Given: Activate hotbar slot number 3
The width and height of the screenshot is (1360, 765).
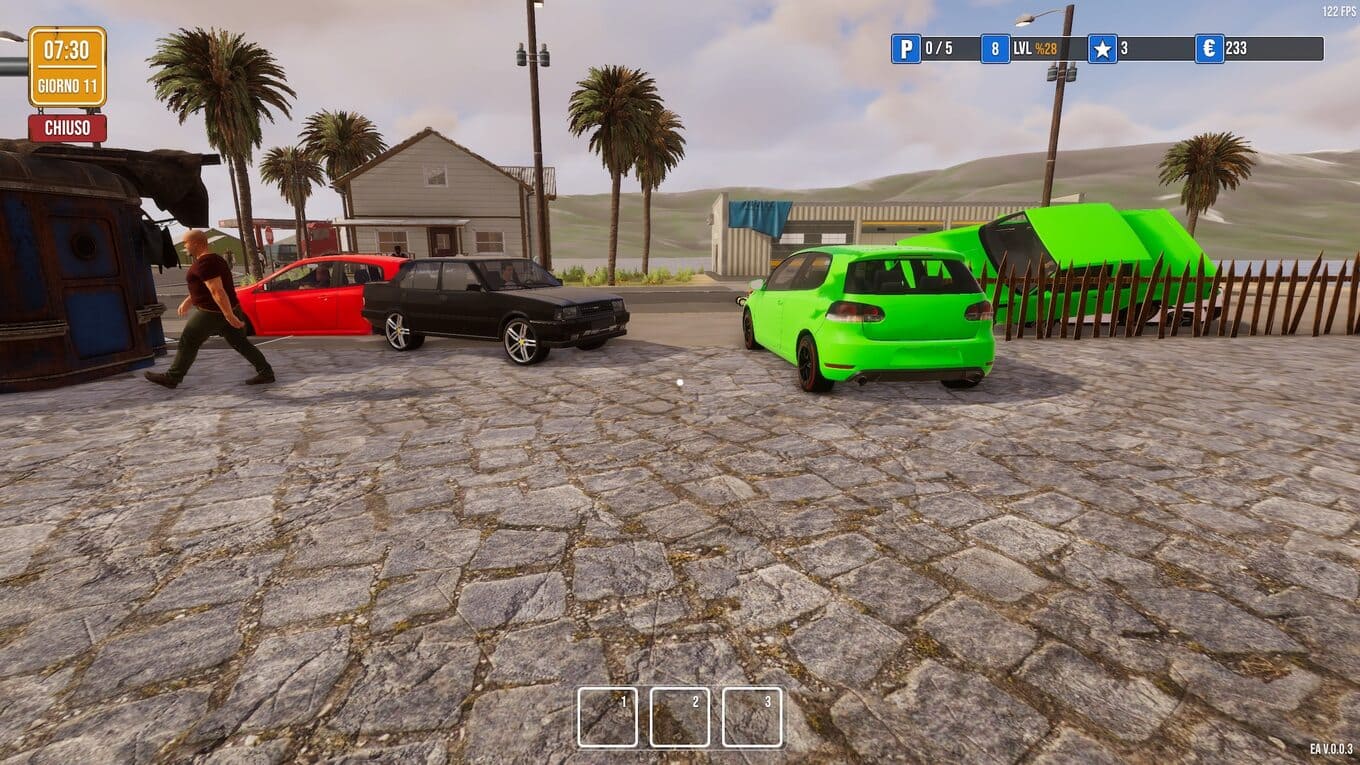Looking at the screenshot, I should pos(752,717).
